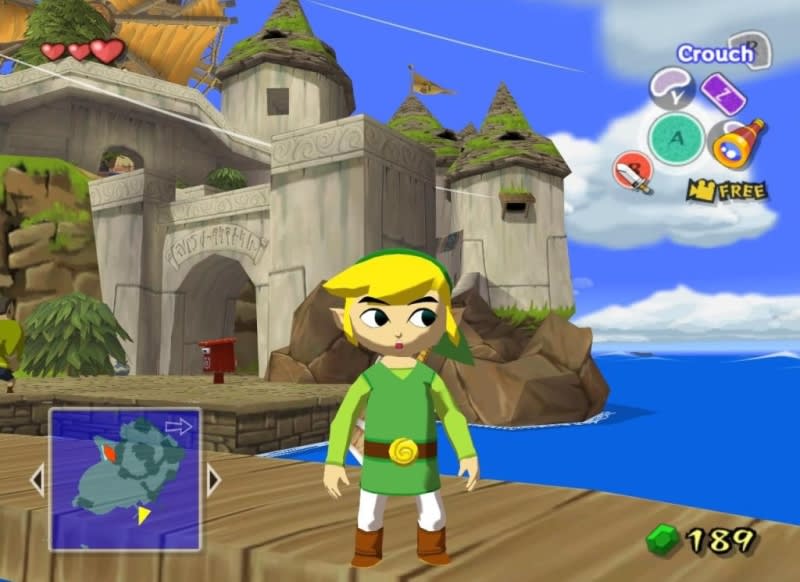Select the telescope item icon
This screenshot has height=582, width=800.
738,141
